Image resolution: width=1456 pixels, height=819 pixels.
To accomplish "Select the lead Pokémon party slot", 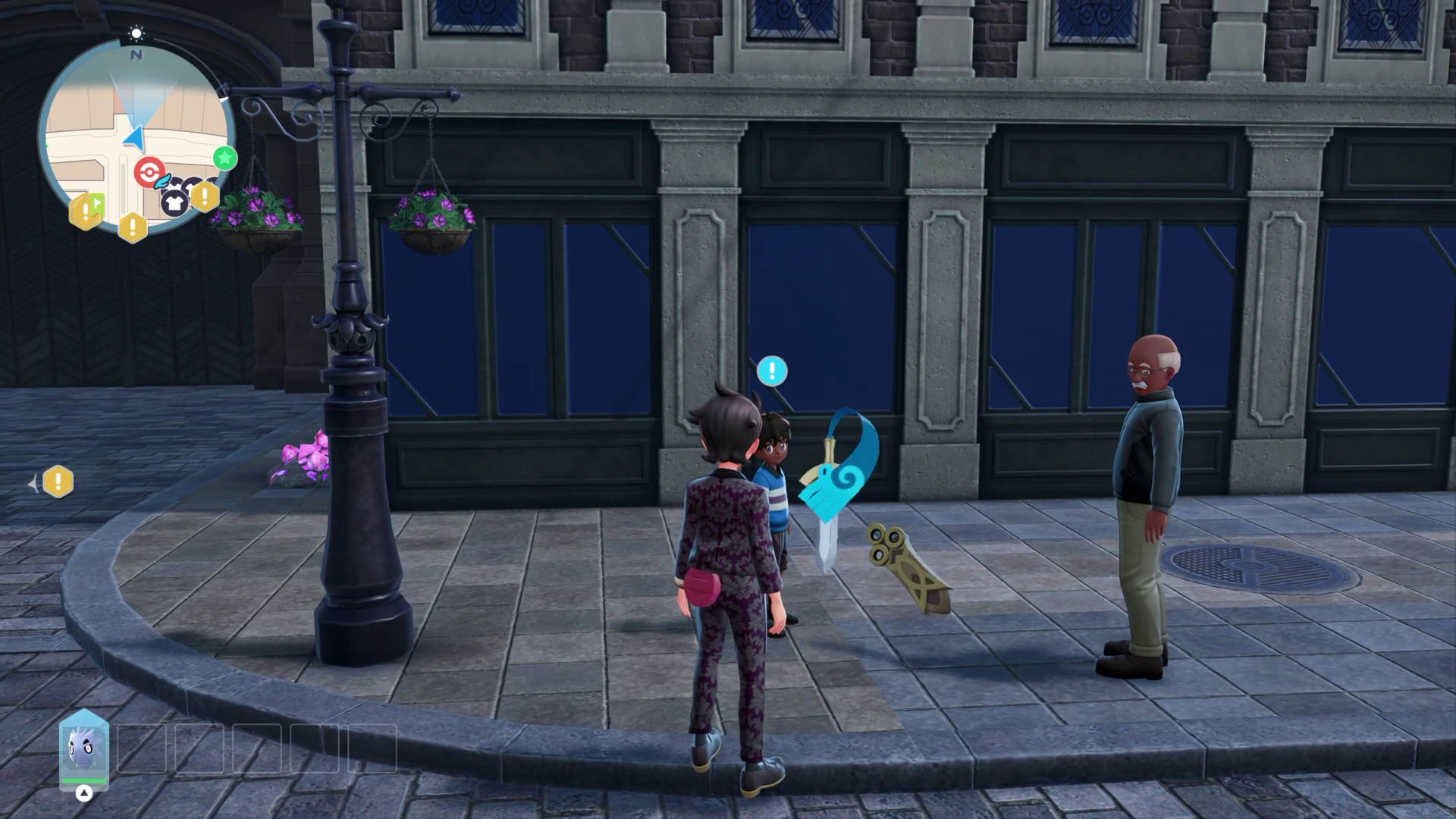I will pos(84,749).
